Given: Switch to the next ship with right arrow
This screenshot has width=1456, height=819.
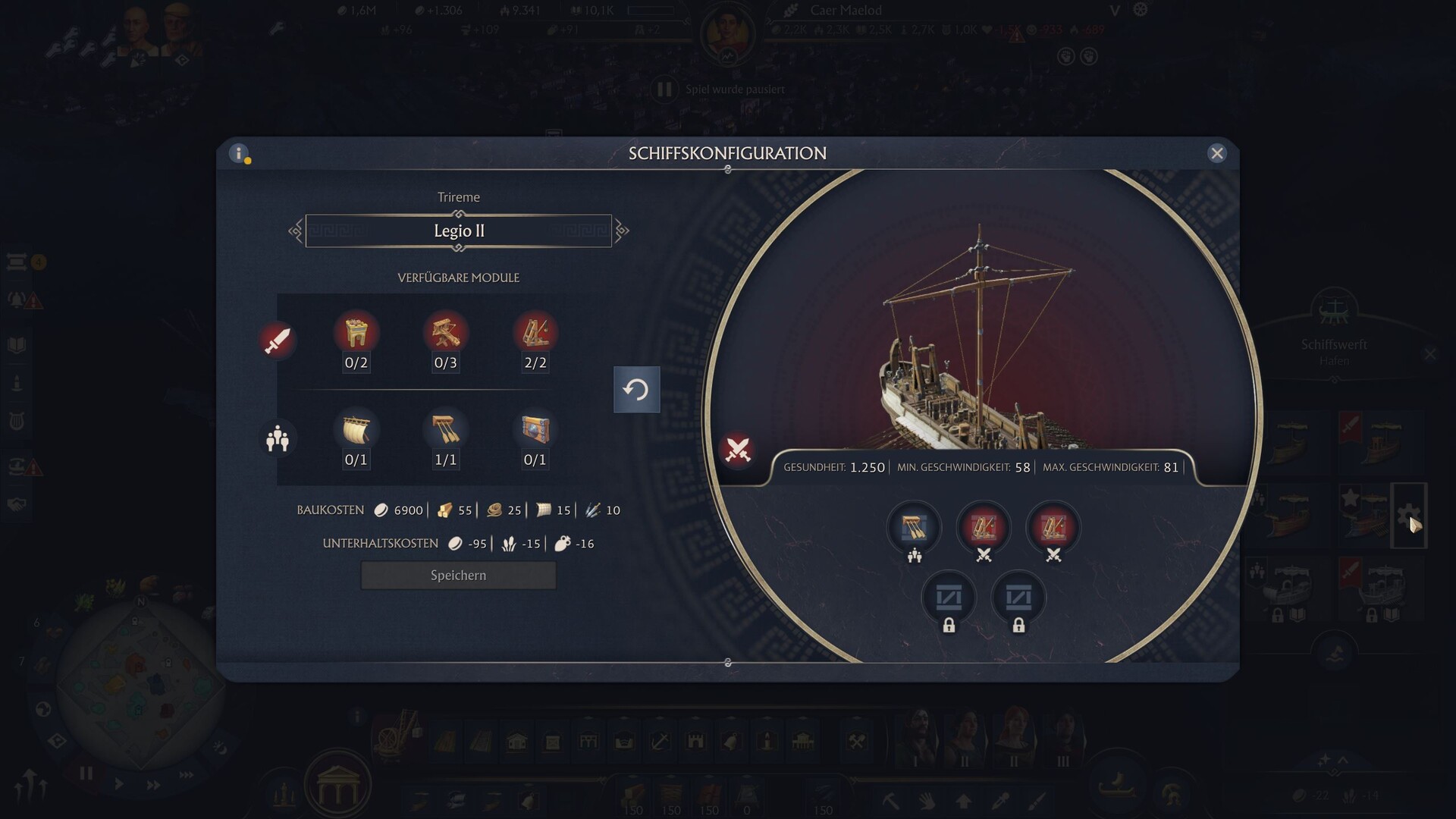Looking at the screenshot, I should click(x=622, y=231).
